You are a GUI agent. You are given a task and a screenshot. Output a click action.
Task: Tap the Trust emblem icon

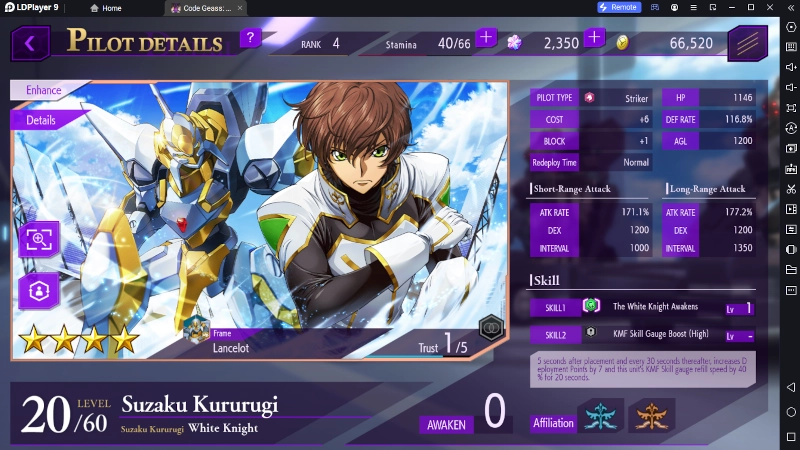point(489,326)
